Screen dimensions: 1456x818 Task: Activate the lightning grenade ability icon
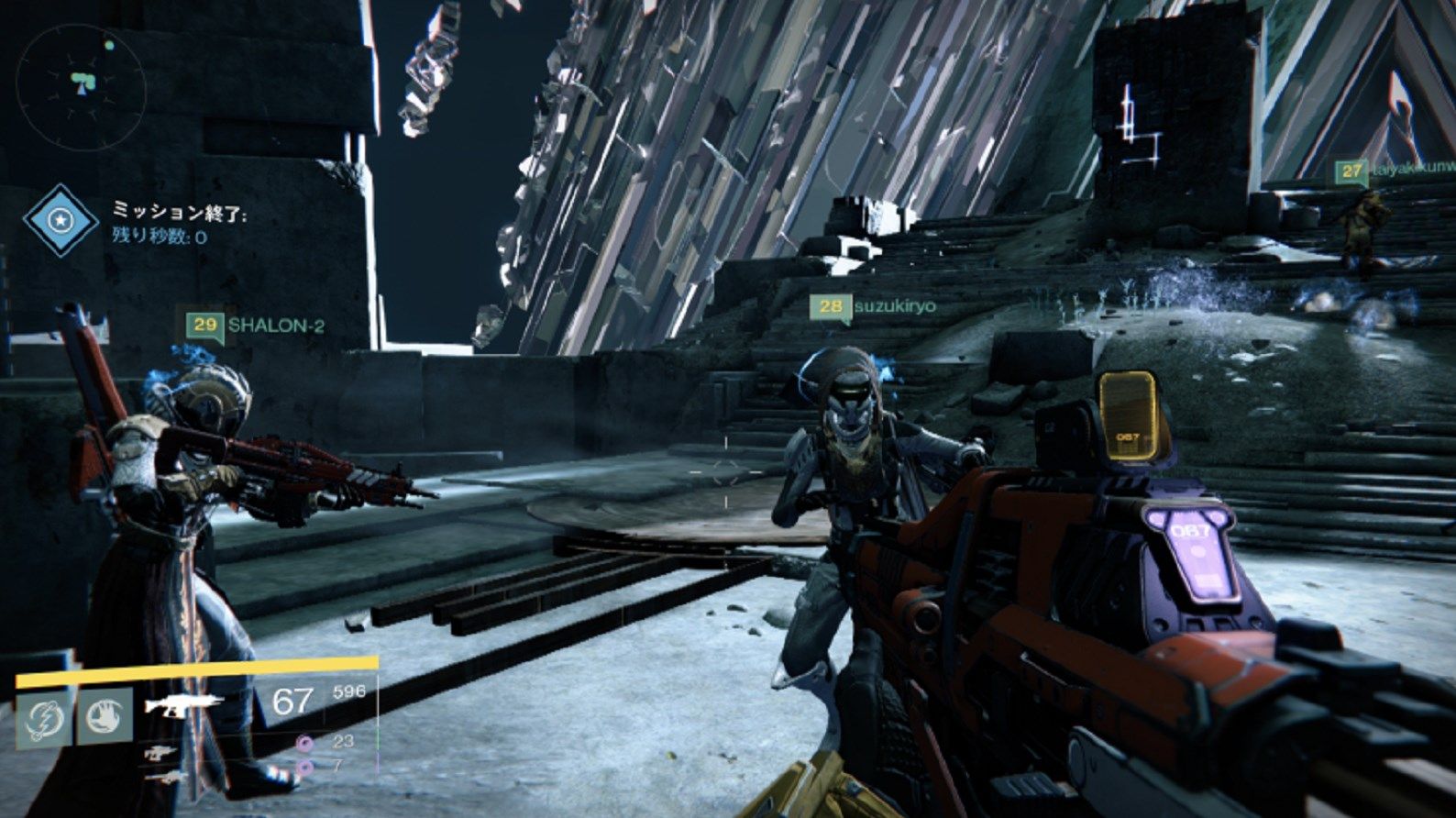point(41,719)
